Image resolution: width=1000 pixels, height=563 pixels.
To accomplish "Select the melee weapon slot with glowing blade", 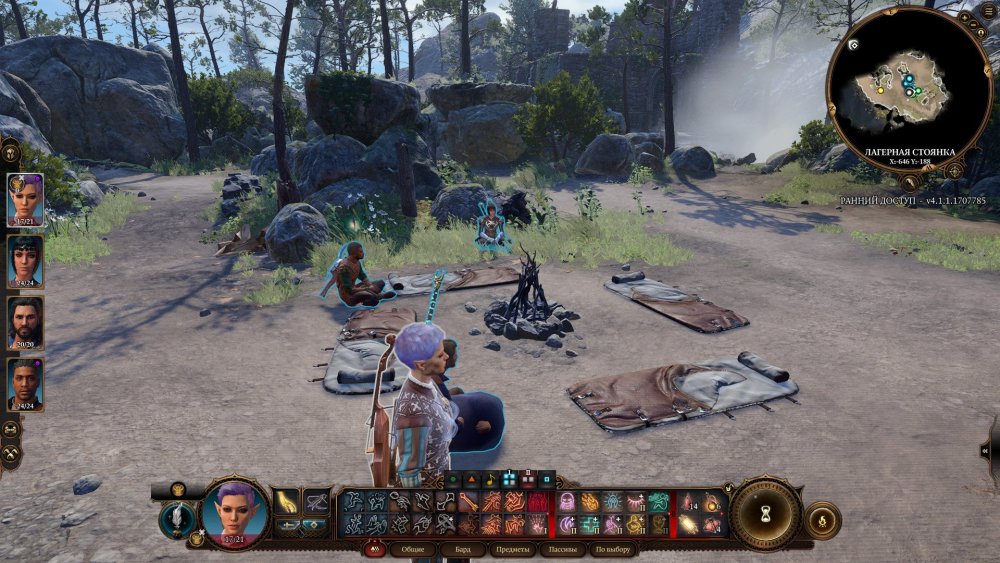I will click(x=288, y=501).
